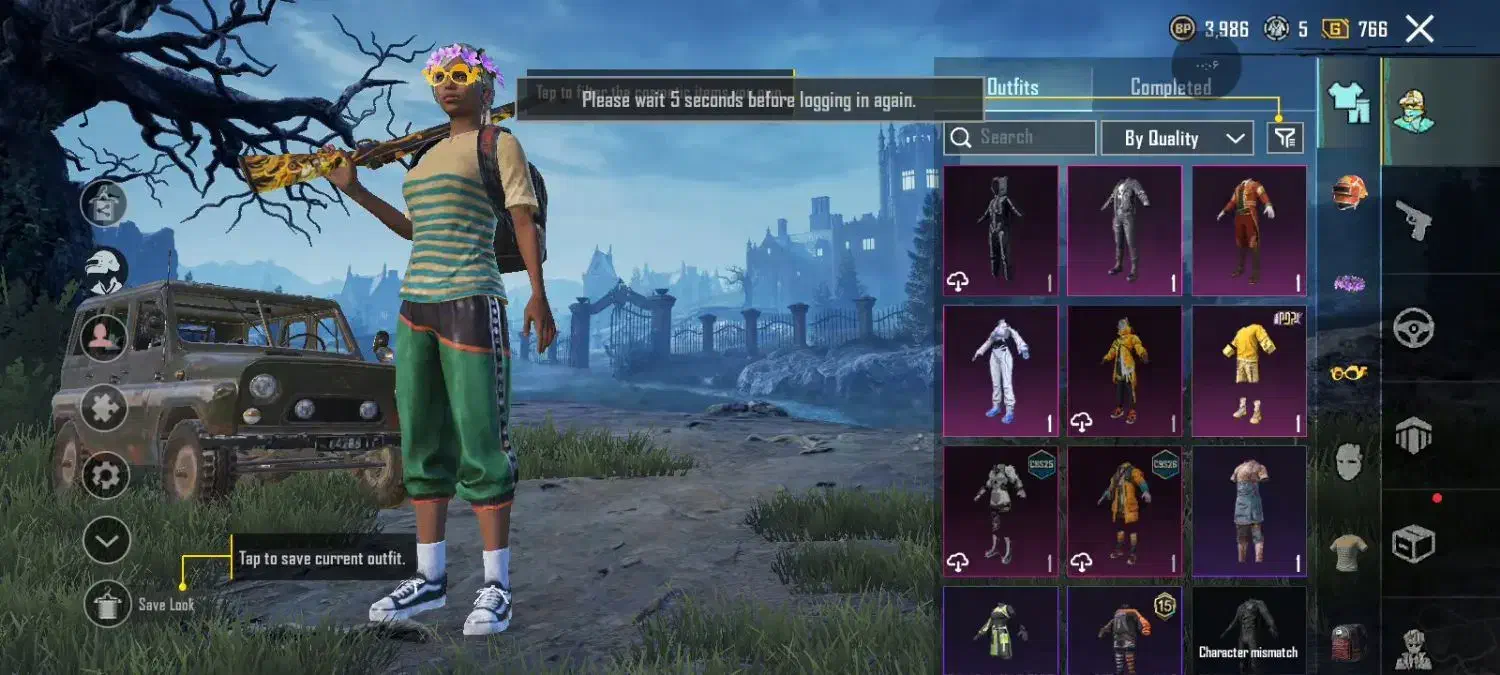Image resolution: width=1500 pixels, height=675 pixels.
Task: Select the white jumpsuit outfit
Action: (1000, 370)
